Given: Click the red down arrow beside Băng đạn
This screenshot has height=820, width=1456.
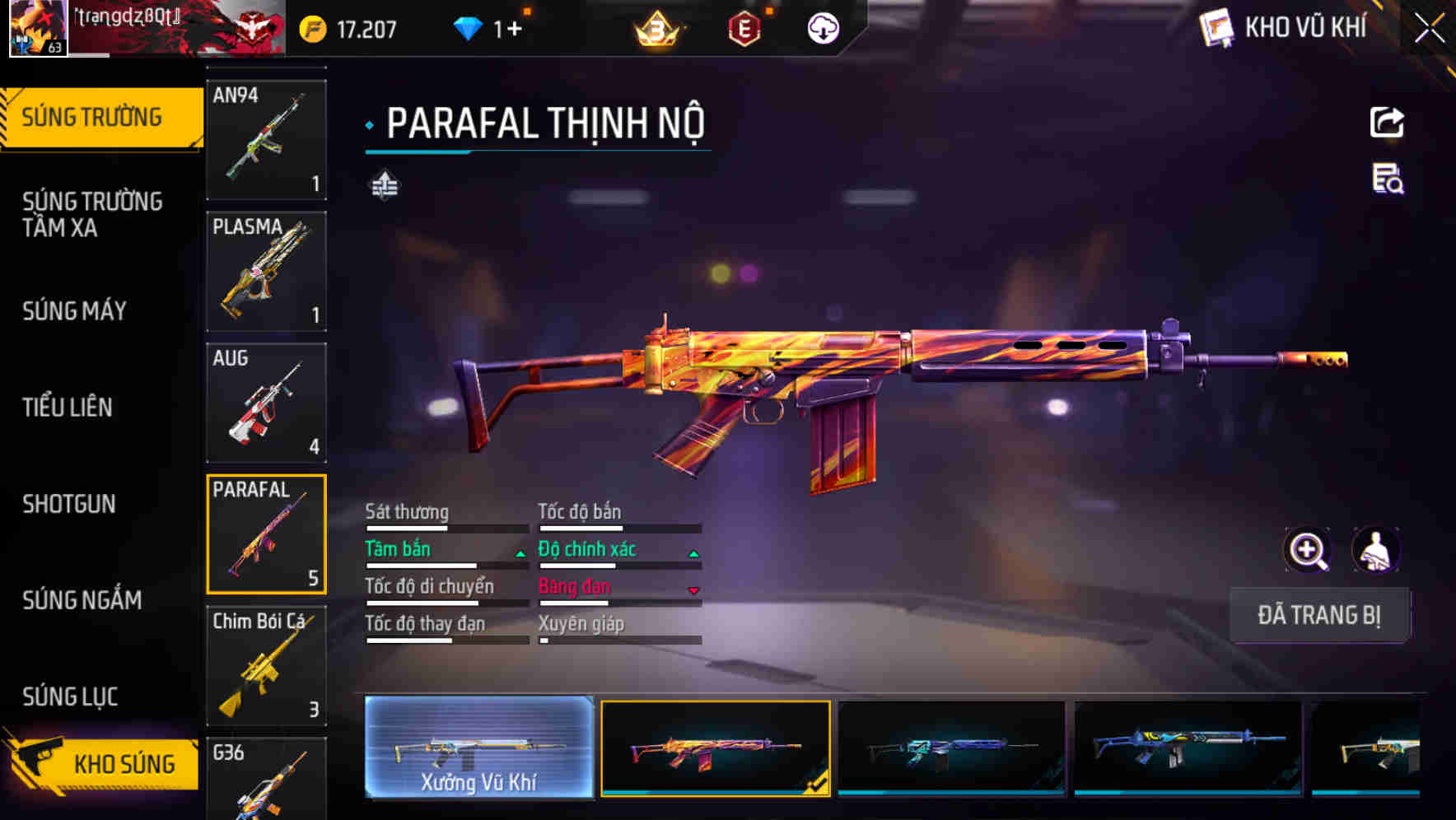Looking at the screenshot, I should pos(692,591).
